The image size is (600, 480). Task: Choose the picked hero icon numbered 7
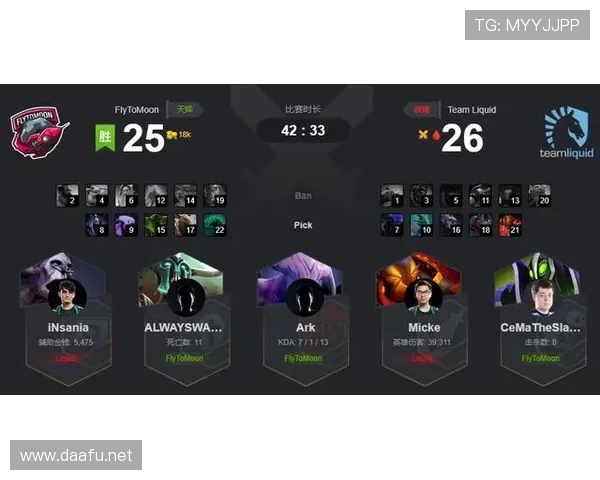click(392, 225)
